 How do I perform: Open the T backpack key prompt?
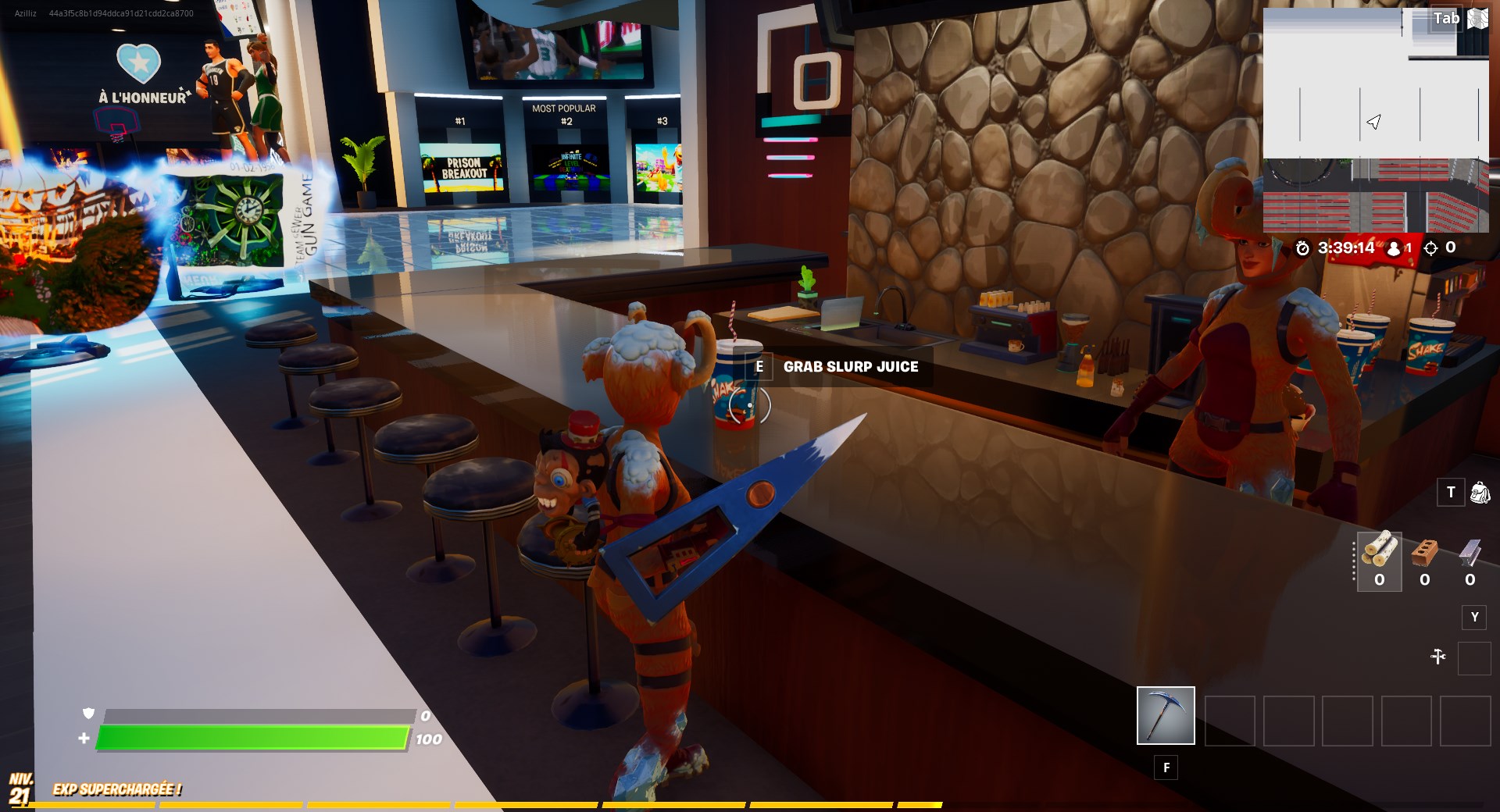tap(1451, 493)
